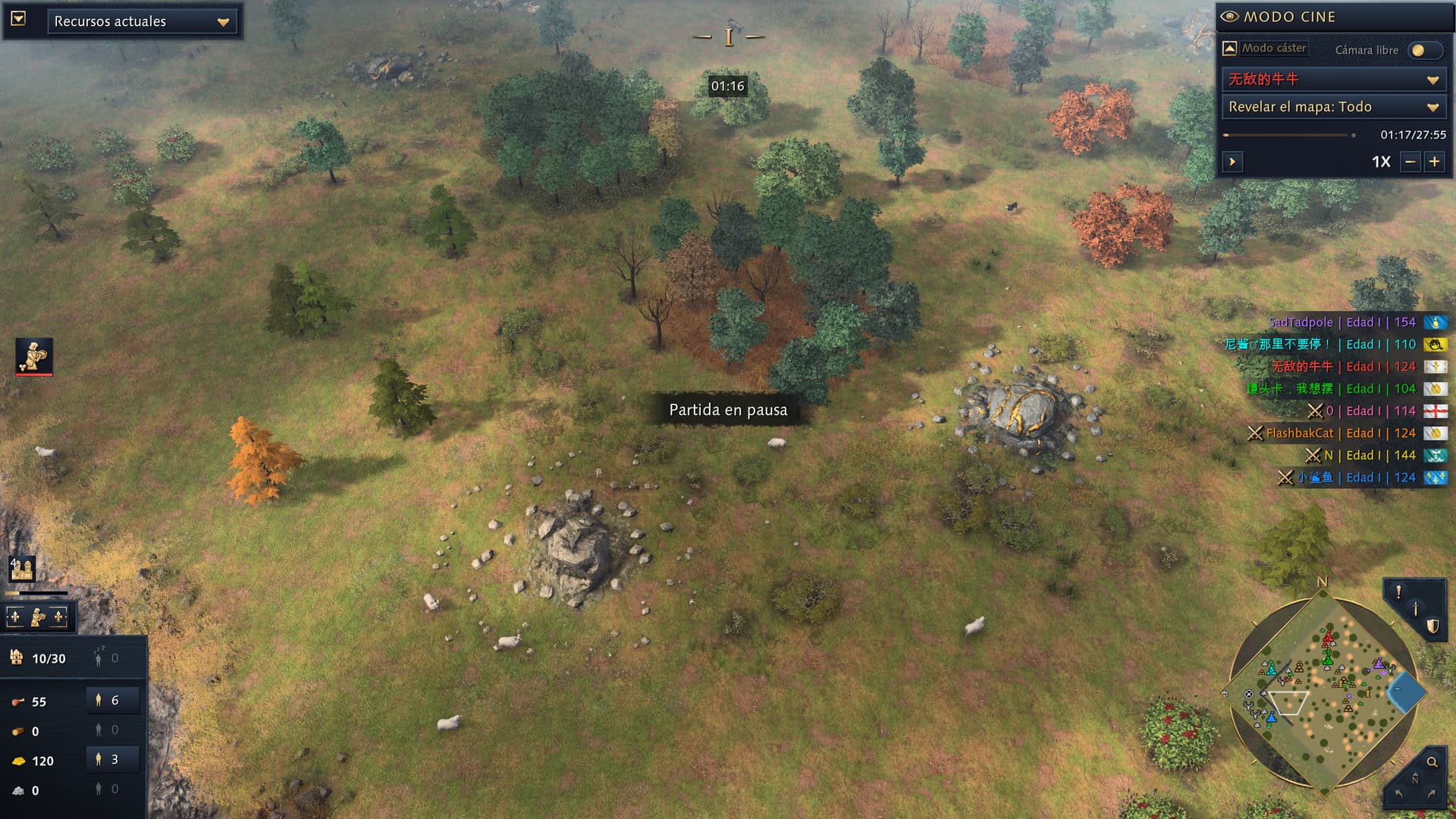Toggle the Cámara libre switch
Viewport: 1456px width, 819px height.
(x=1423, y=50)
